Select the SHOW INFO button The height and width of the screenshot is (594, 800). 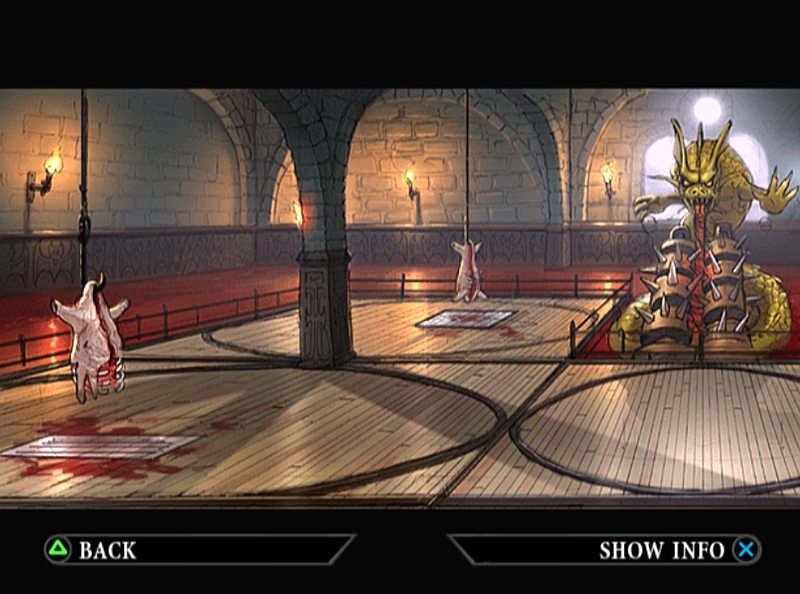click(678, 550)
